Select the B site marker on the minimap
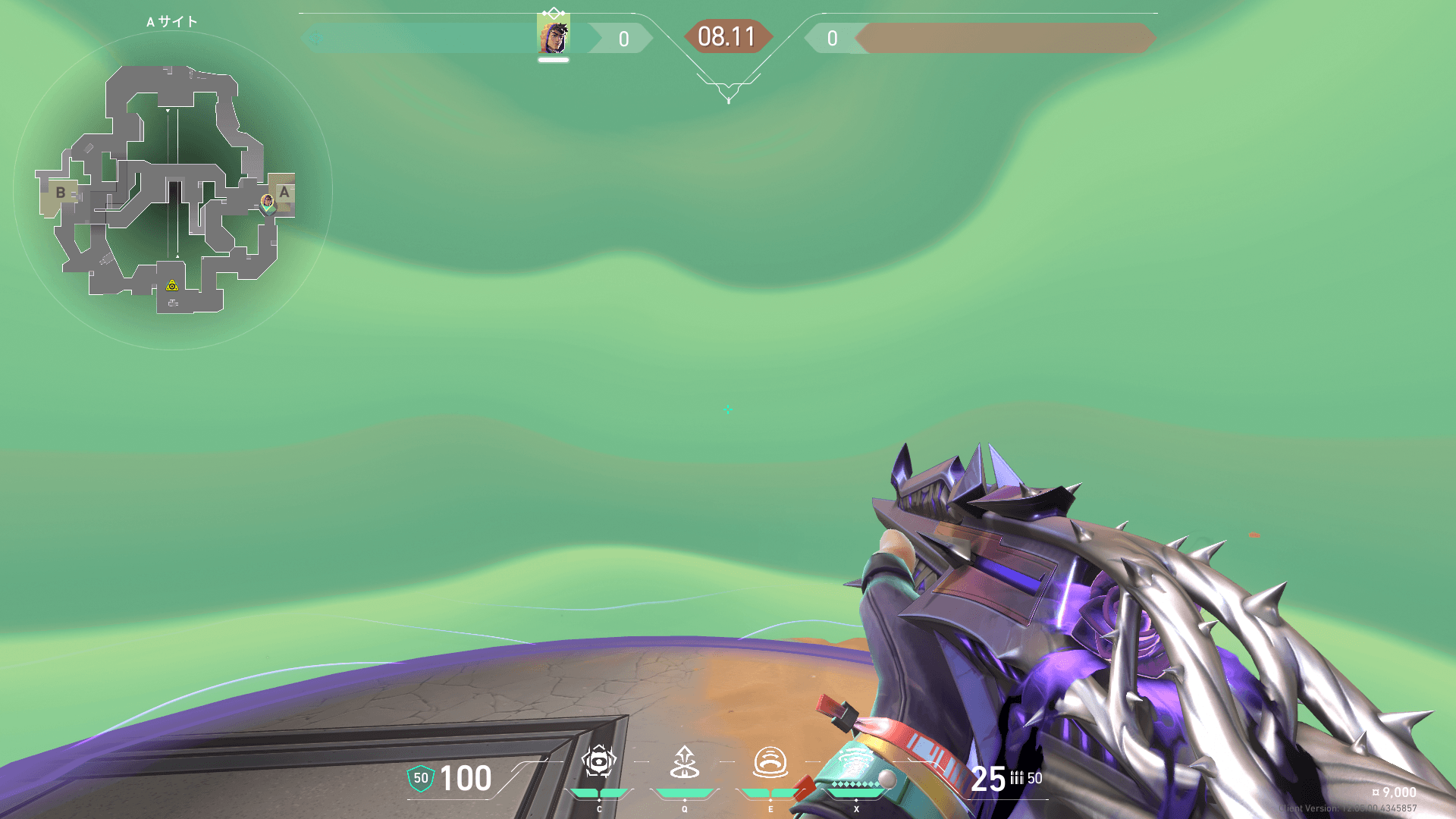This screenshot has width=1456, height=819. (61, 193)
